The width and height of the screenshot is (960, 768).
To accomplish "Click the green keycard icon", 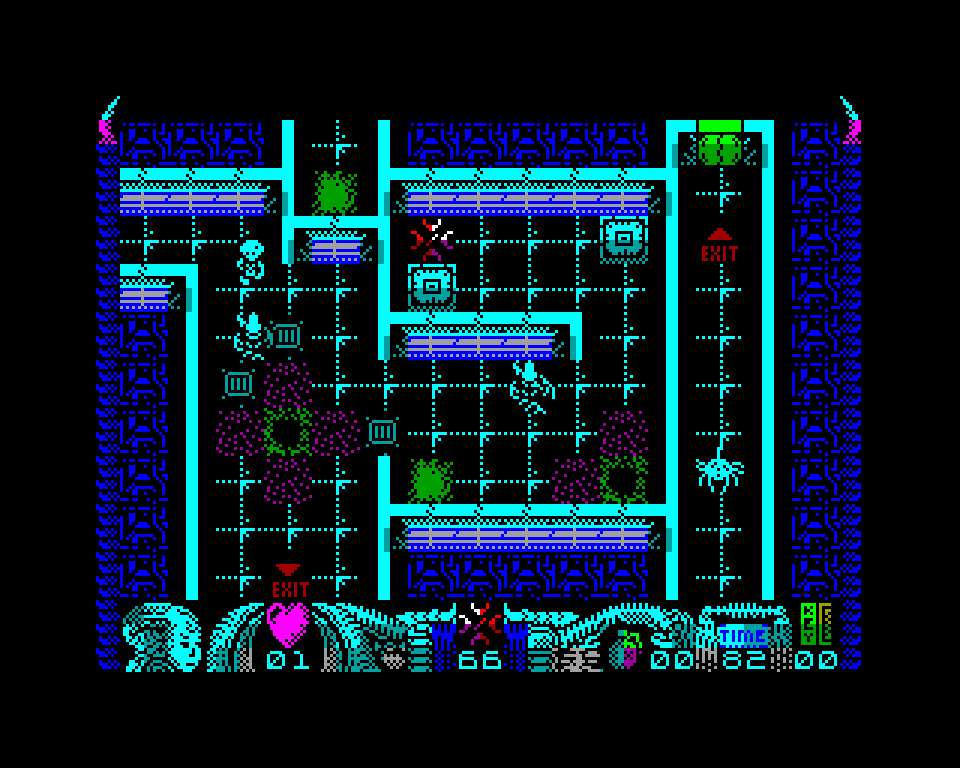I will [815, 624].
